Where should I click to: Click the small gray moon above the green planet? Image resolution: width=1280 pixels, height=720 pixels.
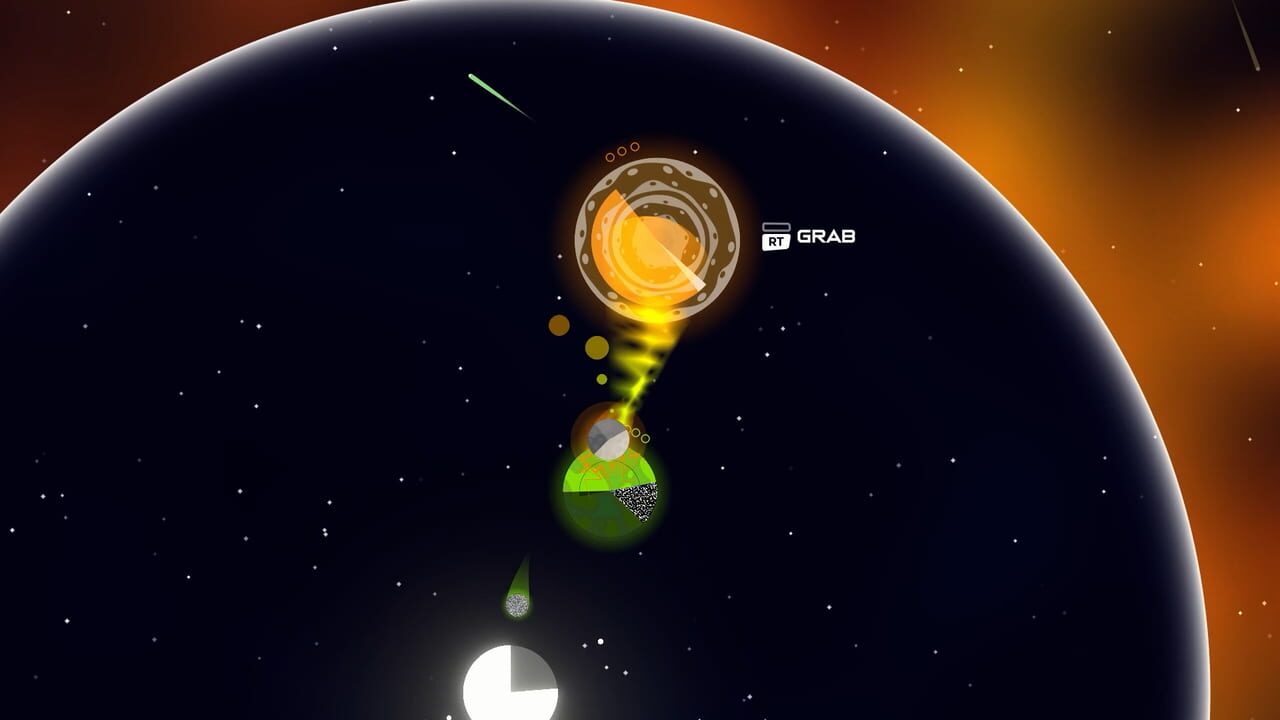coord(607,437)
